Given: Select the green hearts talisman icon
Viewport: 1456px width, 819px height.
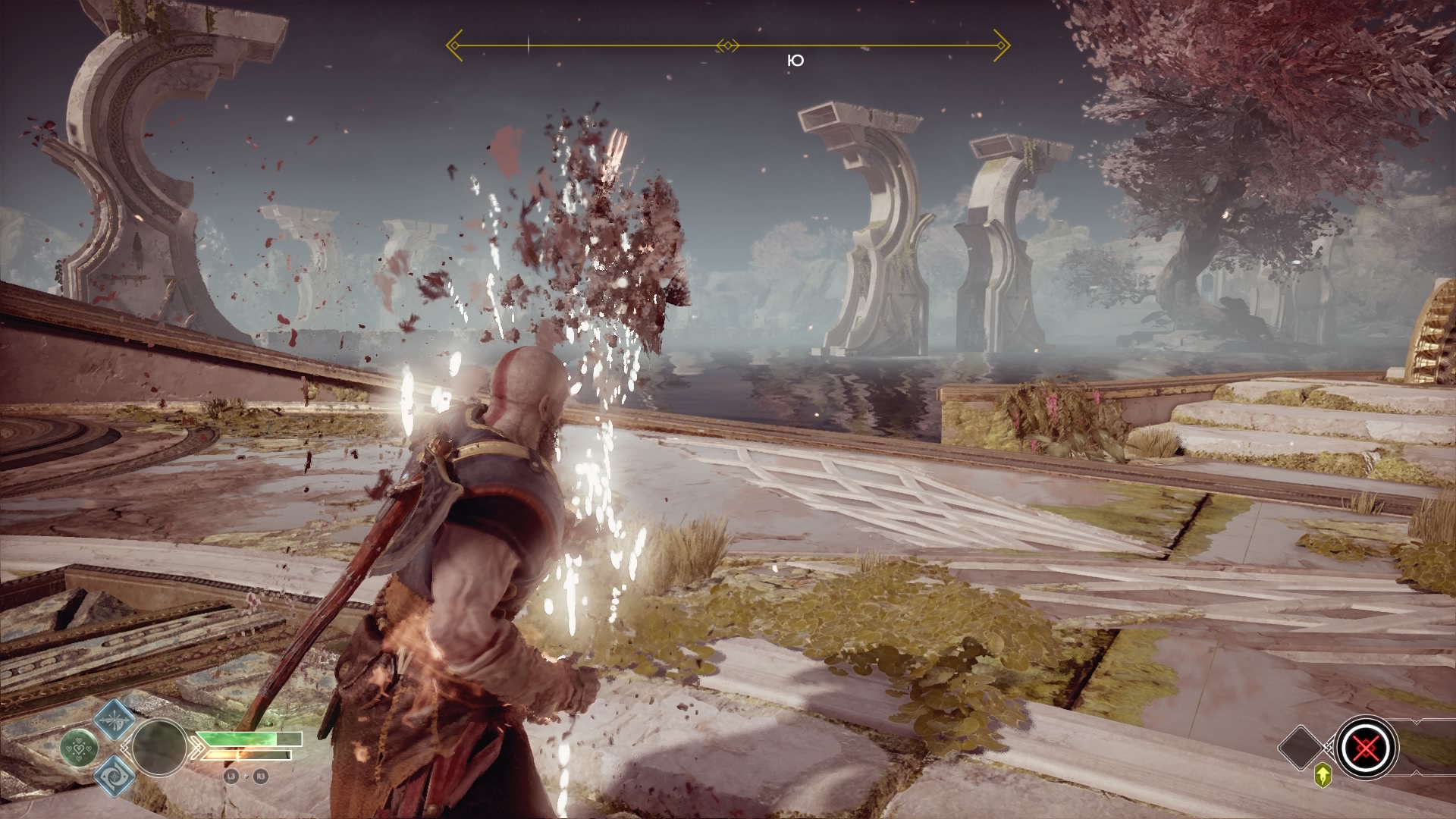Looking at the screenshot, I should (78, 747).
